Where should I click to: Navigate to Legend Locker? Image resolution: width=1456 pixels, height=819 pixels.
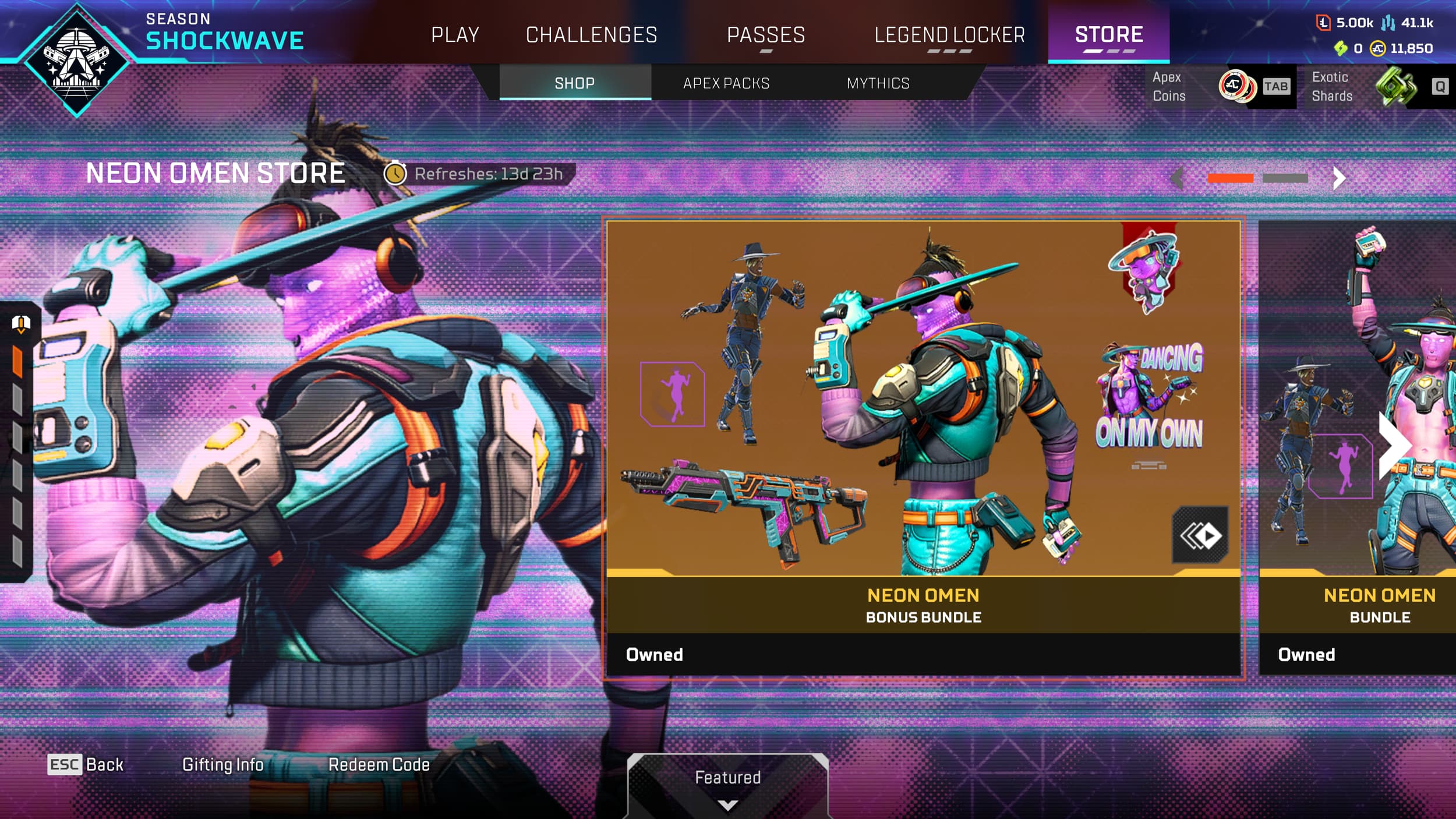(x=950, y=35)
